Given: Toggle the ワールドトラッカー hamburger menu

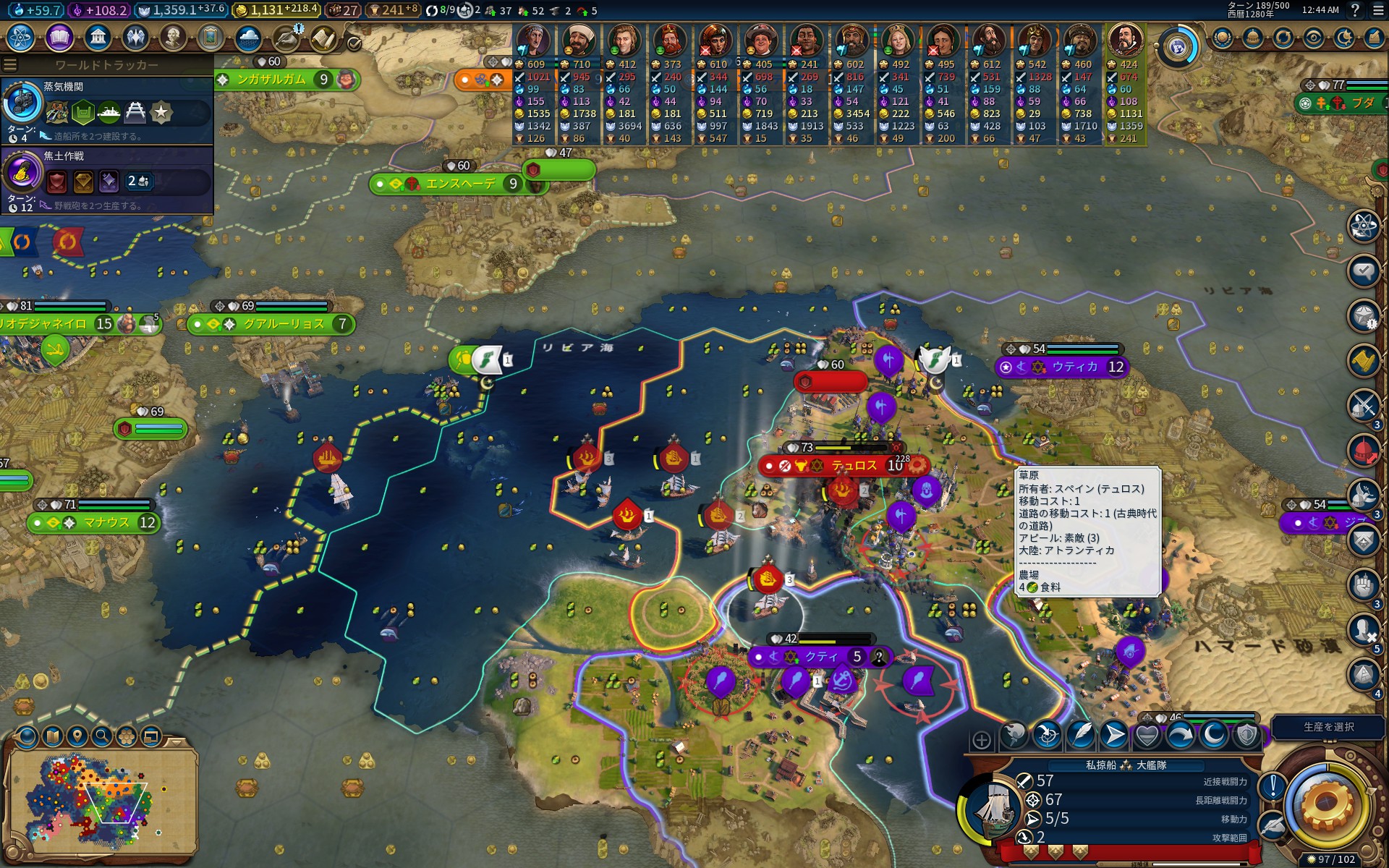Looking at the screenshot, I should click(x=9, y=65).
